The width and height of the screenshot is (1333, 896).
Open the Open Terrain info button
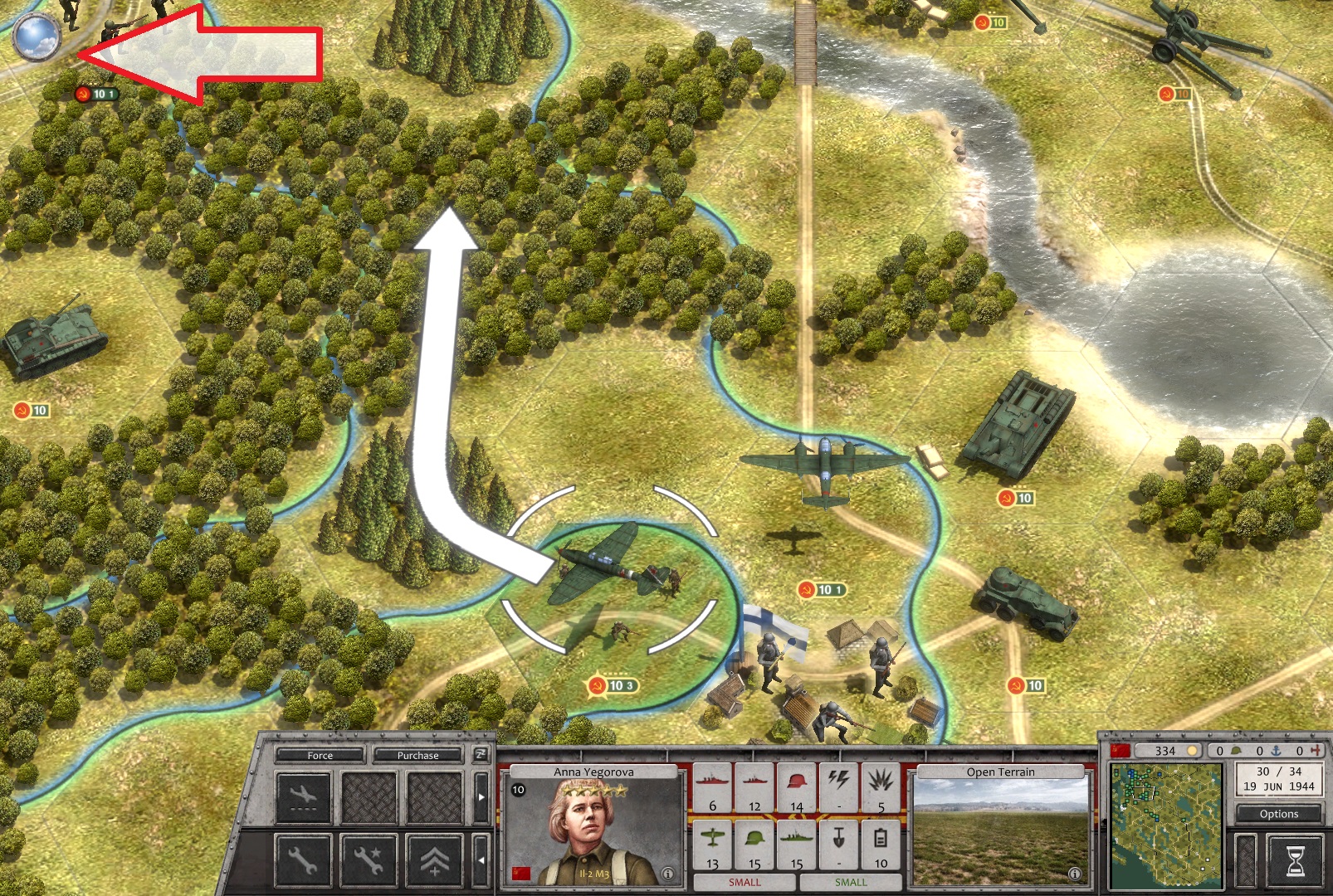pyautogui.click(x=1074, y=874)
